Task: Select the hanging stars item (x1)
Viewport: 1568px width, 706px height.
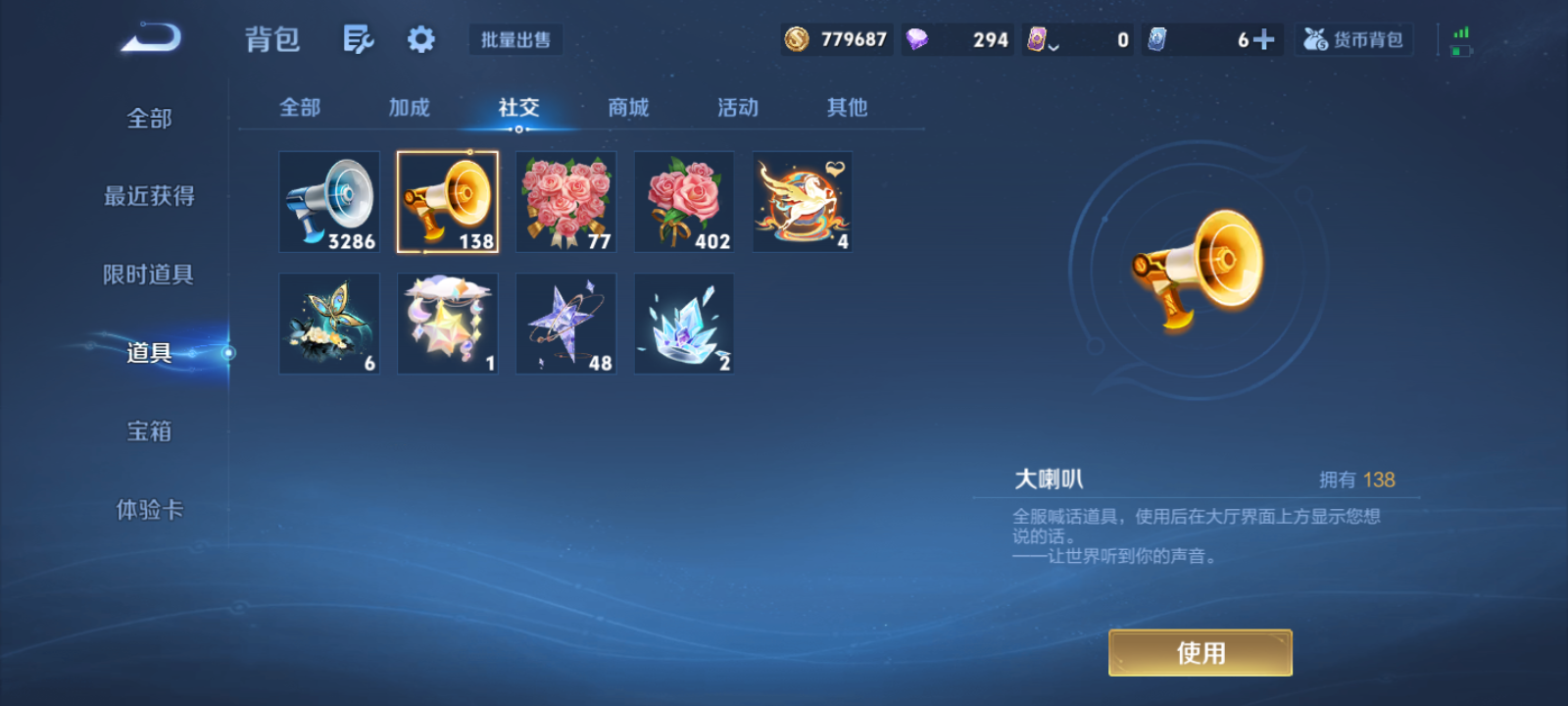Action: [447, 324]
